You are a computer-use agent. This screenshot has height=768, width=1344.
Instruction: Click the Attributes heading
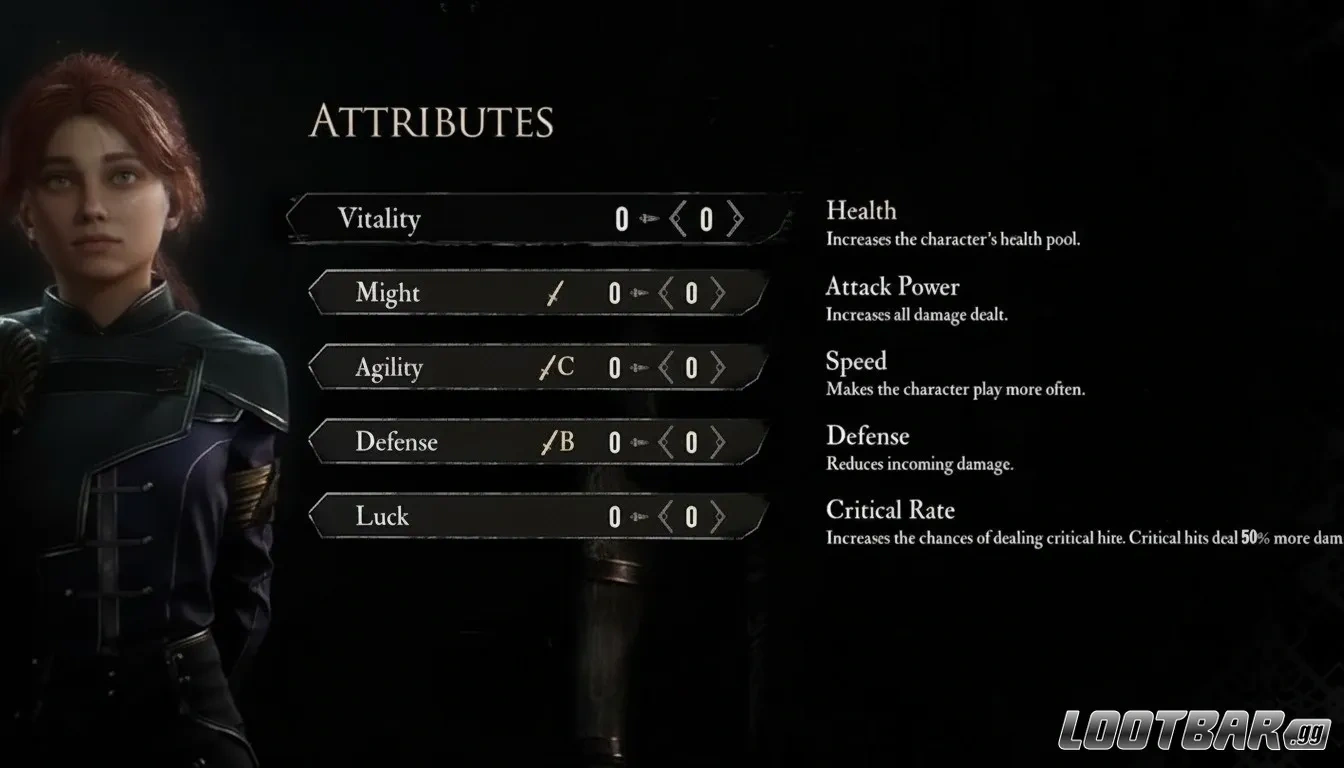coord(434,122)
